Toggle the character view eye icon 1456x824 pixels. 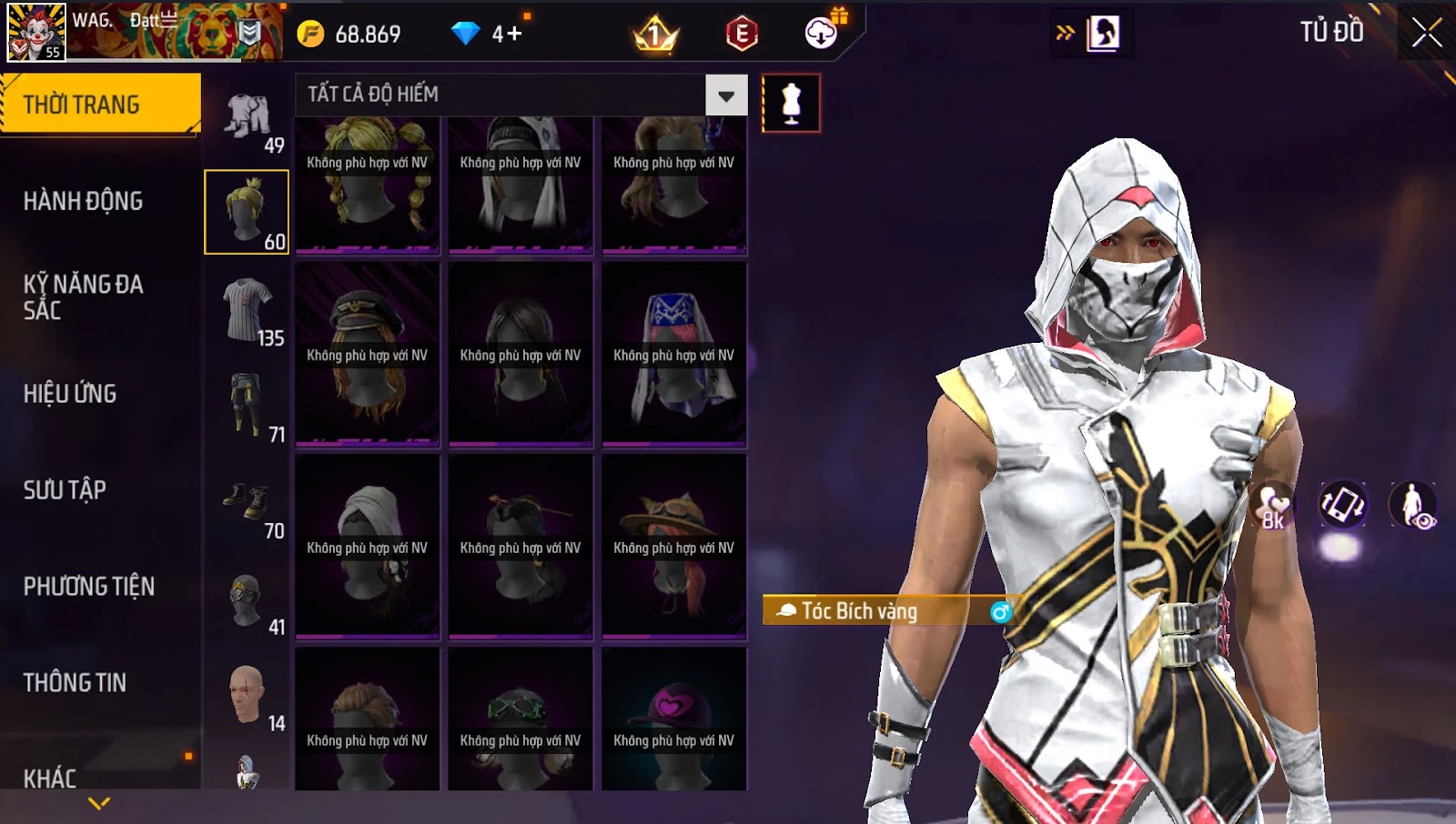point(1412,506)
